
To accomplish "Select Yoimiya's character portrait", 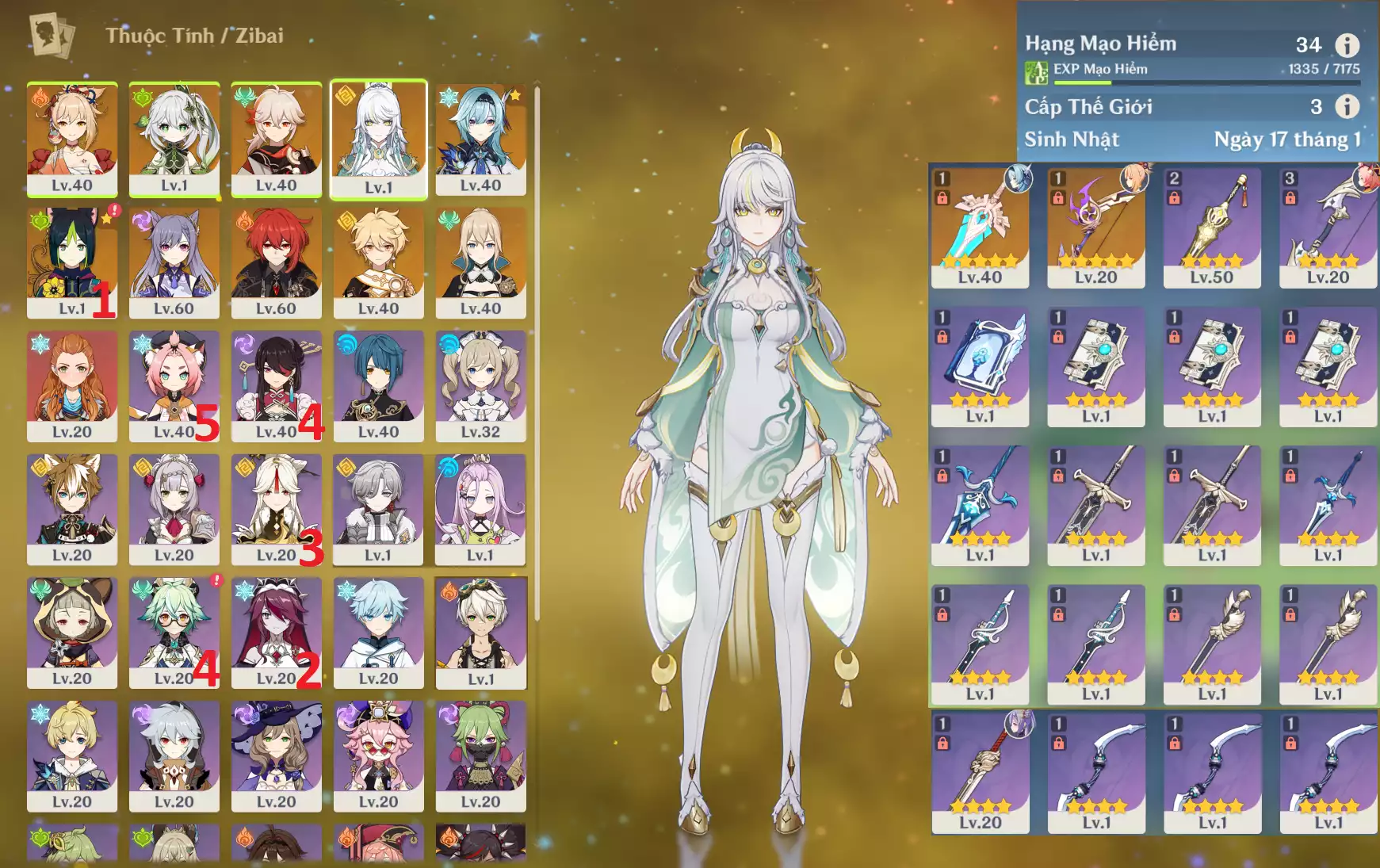I will point(72,139).
